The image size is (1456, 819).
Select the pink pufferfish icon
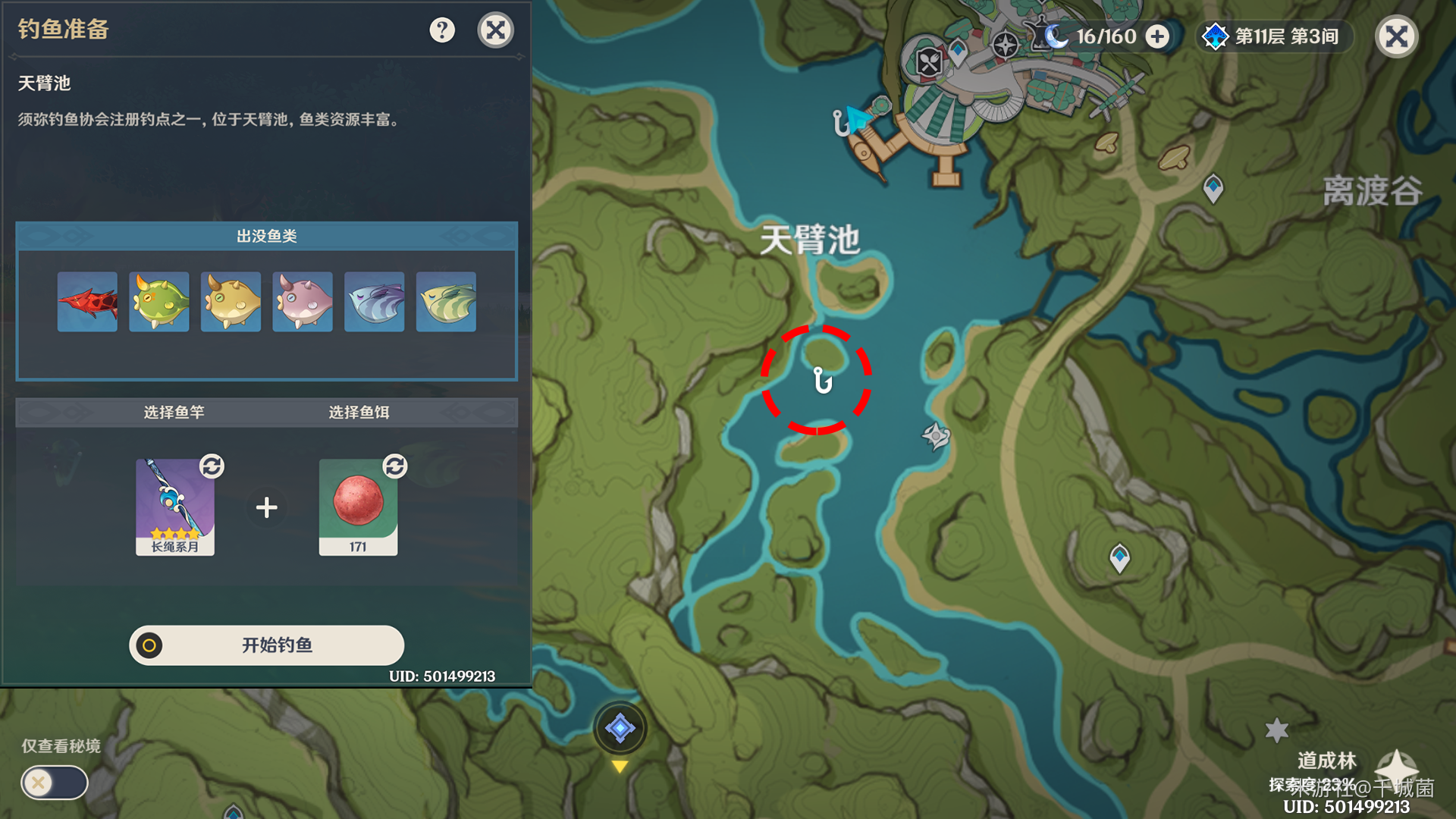303,302
